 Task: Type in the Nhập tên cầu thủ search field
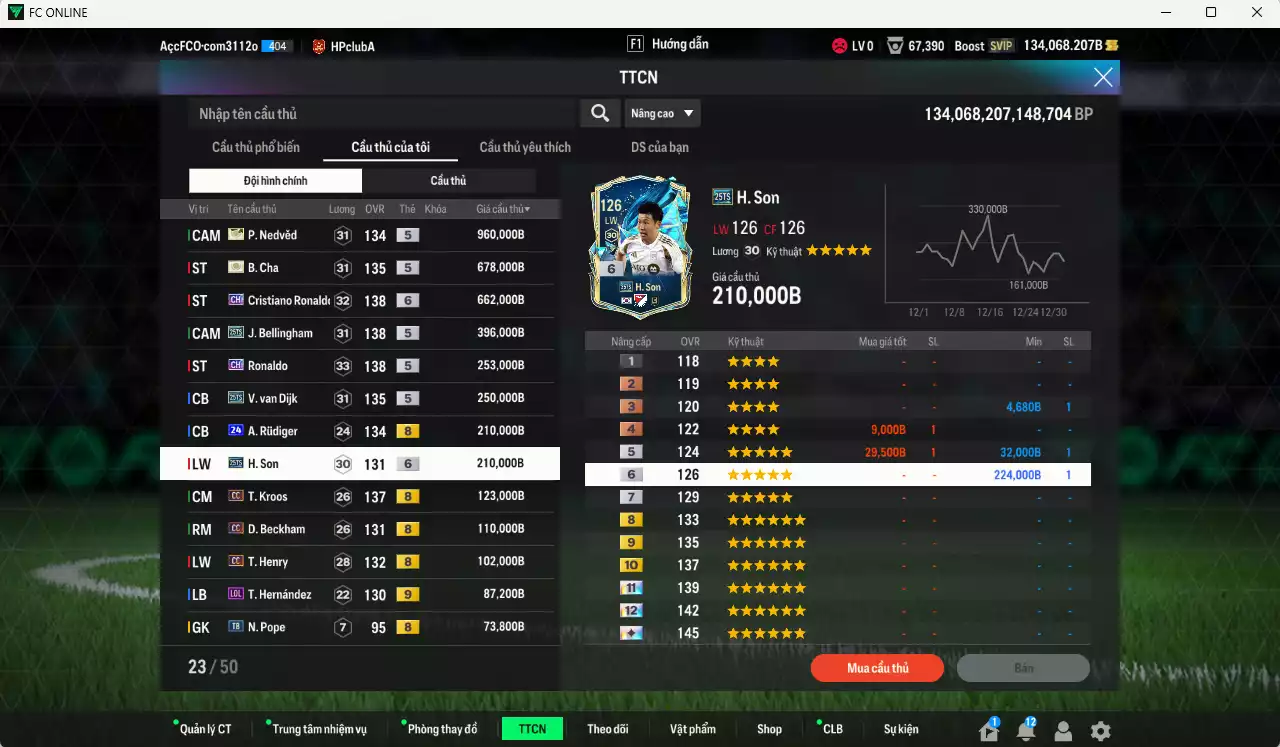point(380,113)
